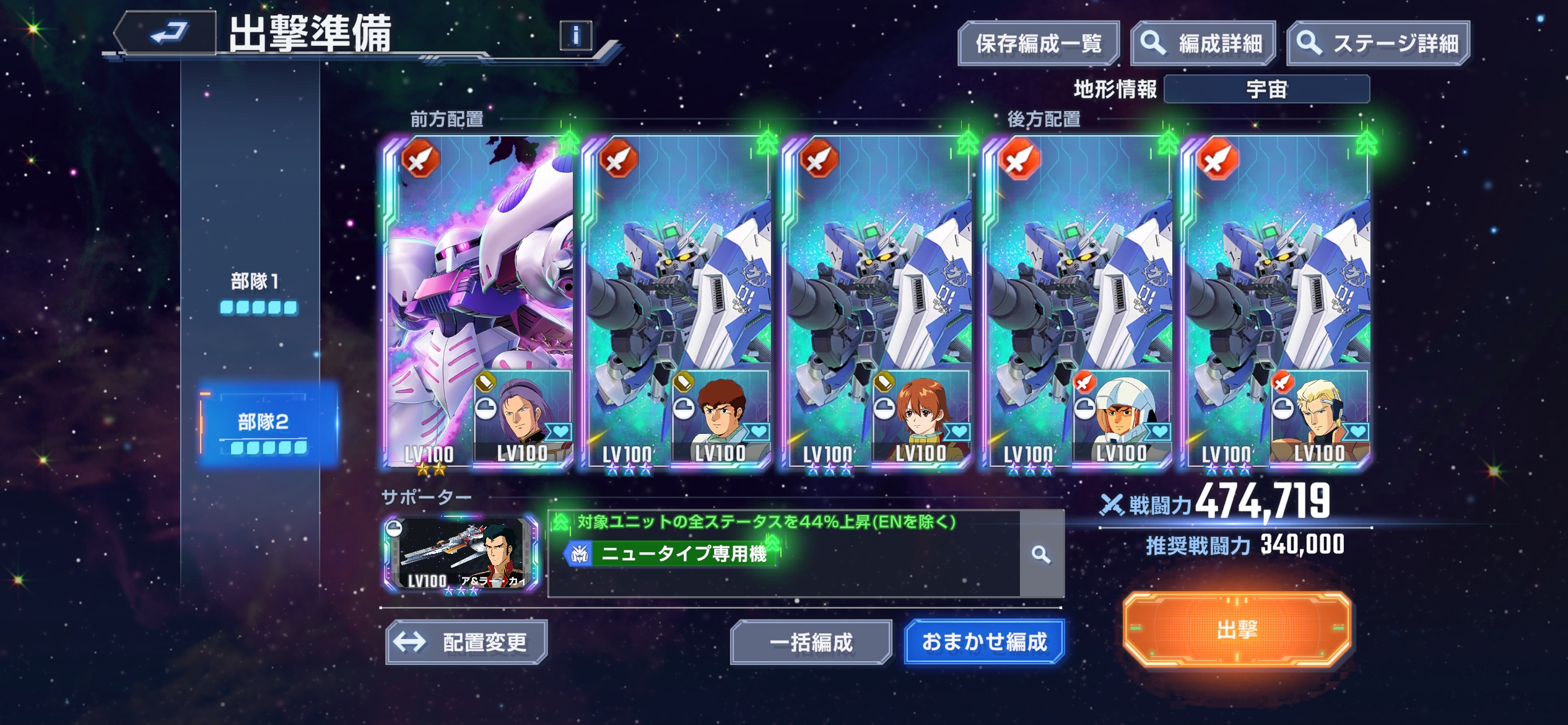Go back with the return arrow button
Image resolution: width=1568 pixels, height=725 pixels.
(167, 33)
